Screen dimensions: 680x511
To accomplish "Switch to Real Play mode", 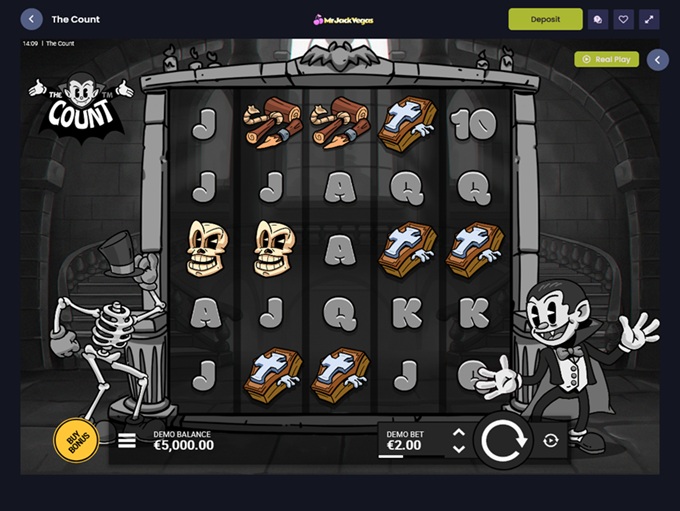I will click(606, 59).
